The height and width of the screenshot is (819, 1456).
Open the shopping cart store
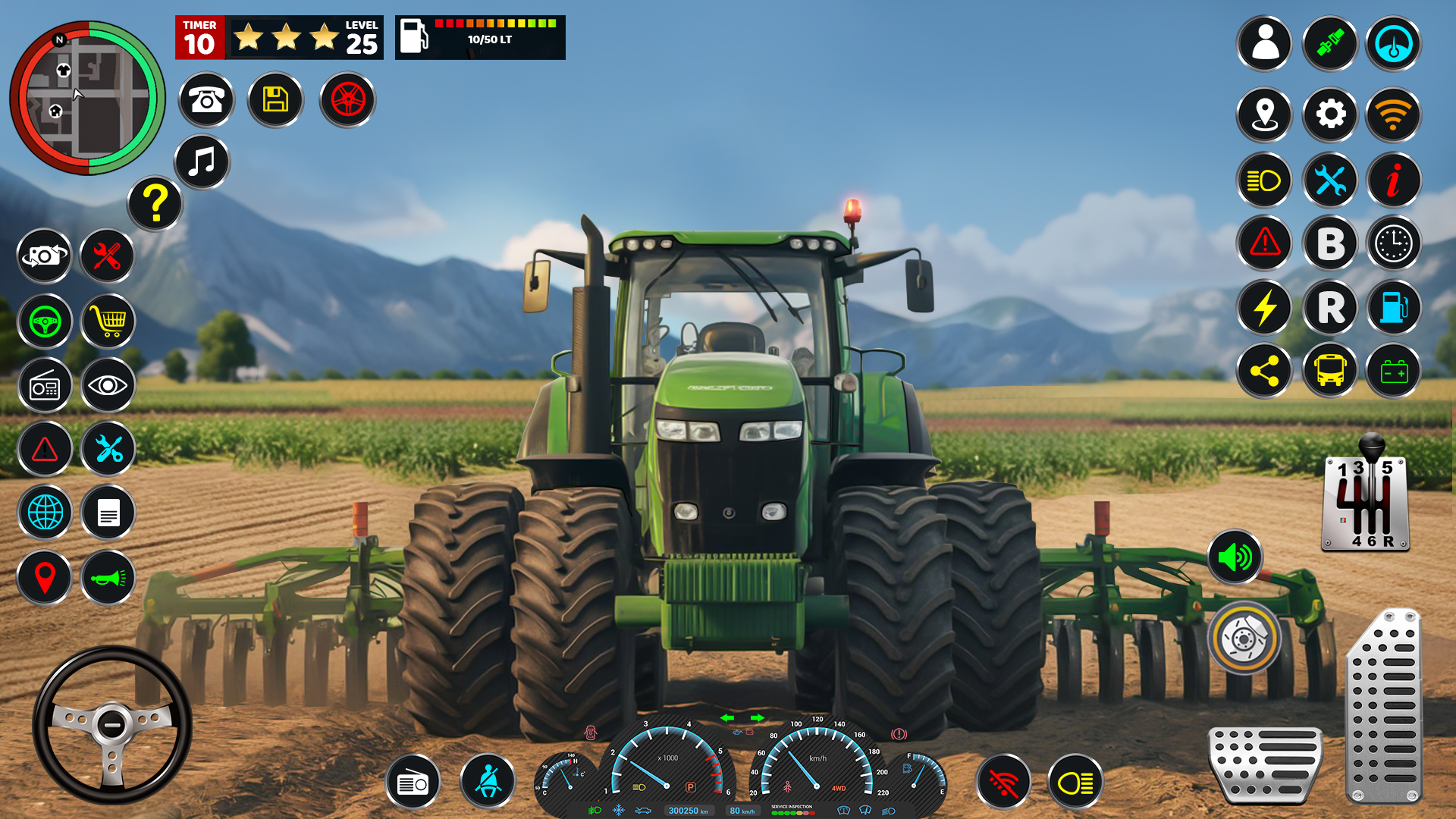click(x=107, y=322)
